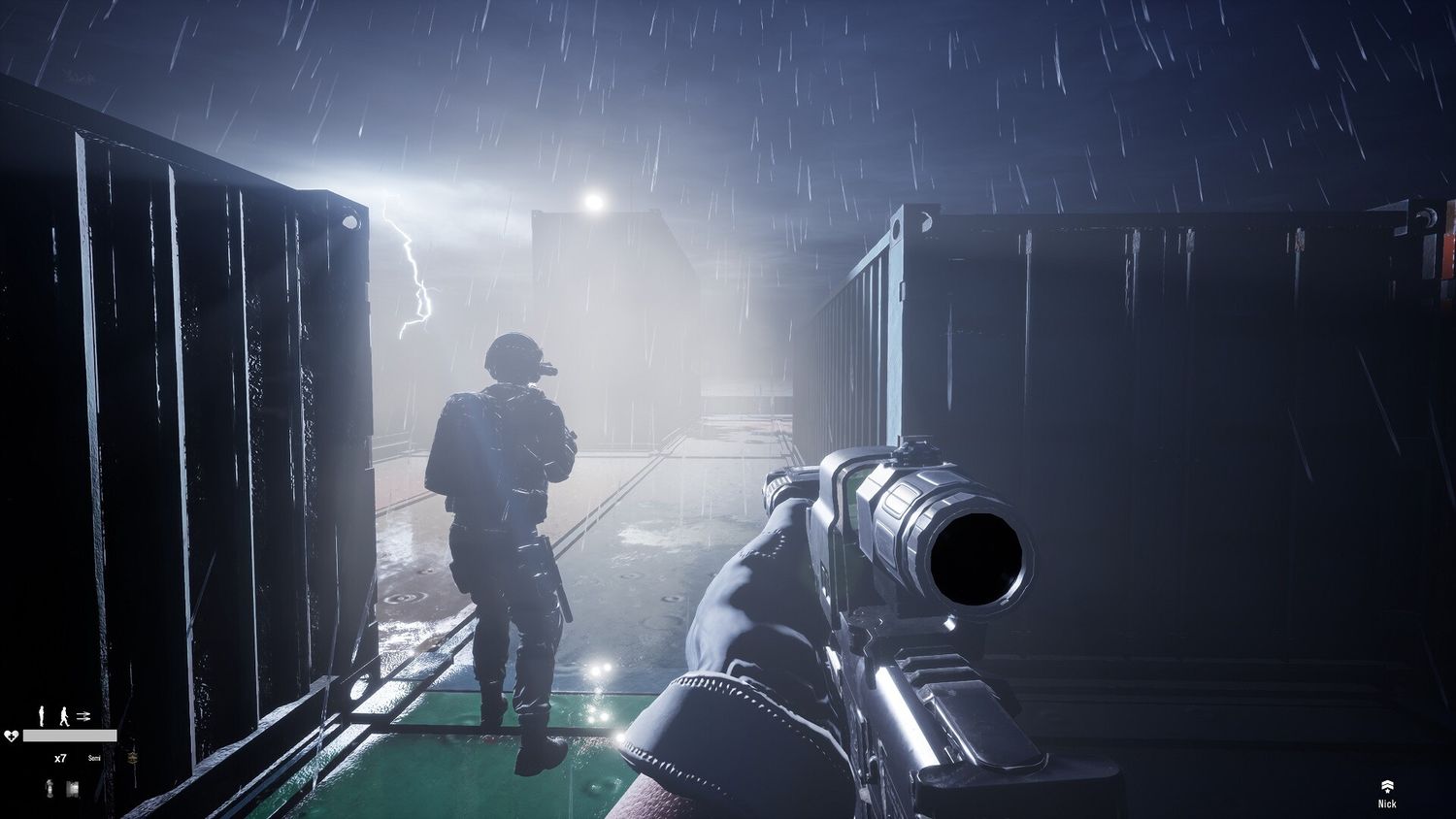Screen dimensions: 1456x819
Task: Toggle the Semi fire mode indicator
Action: click(x=94, y=758)
